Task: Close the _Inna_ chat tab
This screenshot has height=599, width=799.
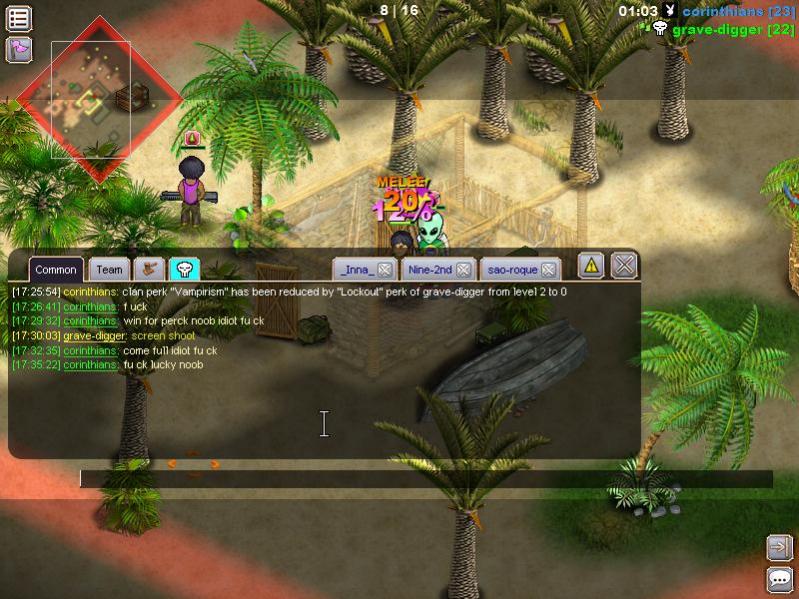Action: coord(384,270)
